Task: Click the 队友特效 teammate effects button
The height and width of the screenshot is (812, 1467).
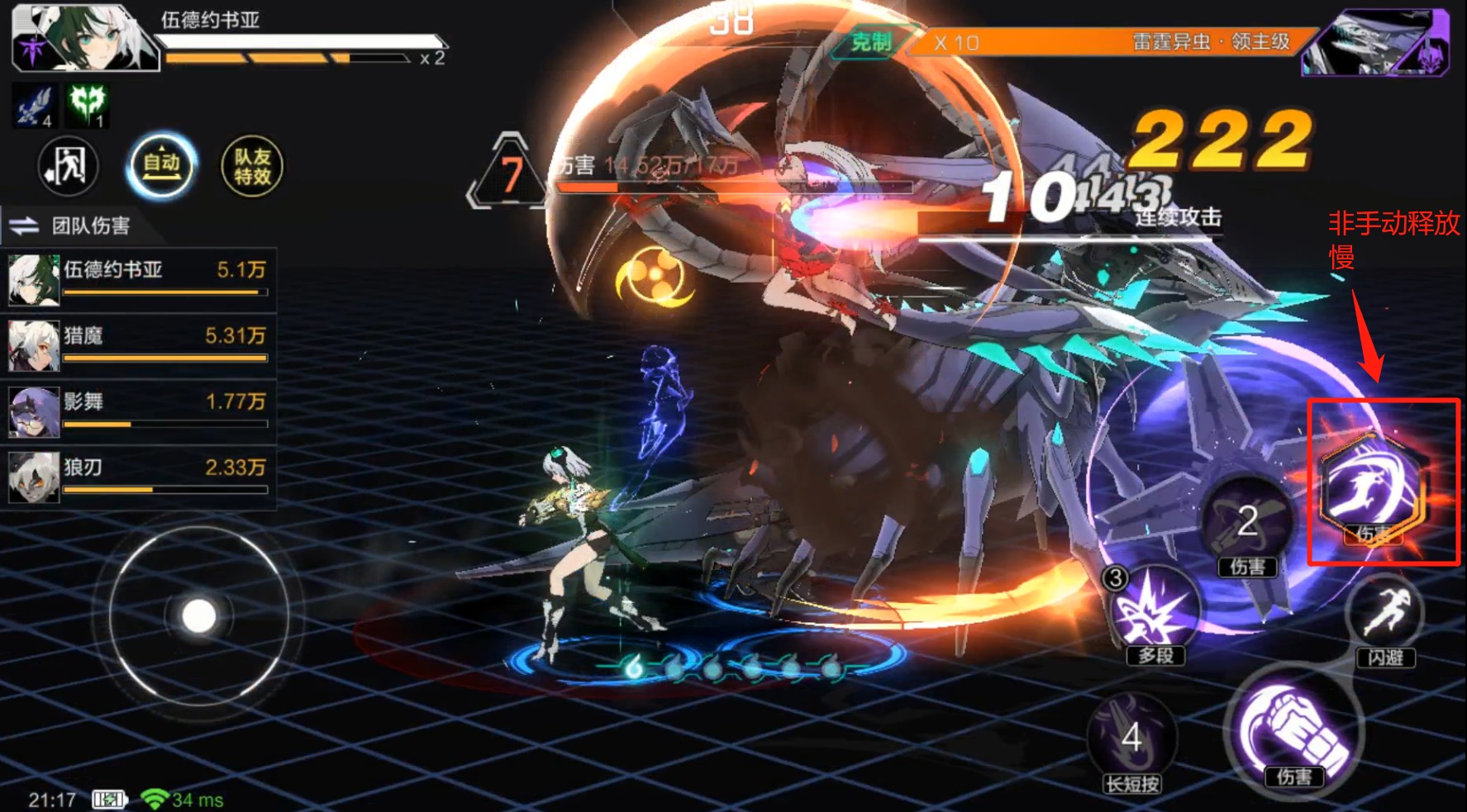Action: [252, 166]
